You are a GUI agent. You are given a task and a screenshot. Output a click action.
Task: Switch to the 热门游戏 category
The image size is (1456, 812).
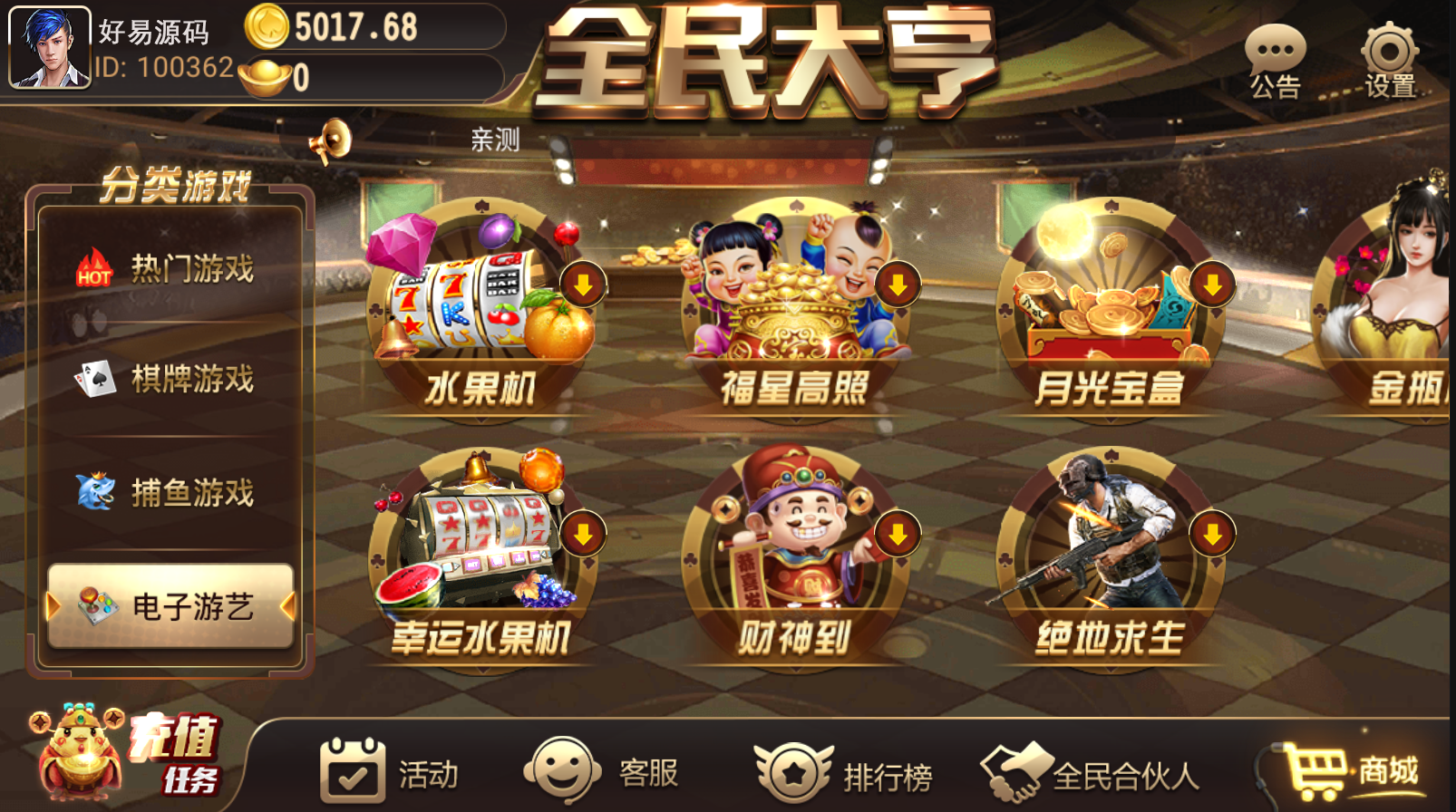(168, 267)
